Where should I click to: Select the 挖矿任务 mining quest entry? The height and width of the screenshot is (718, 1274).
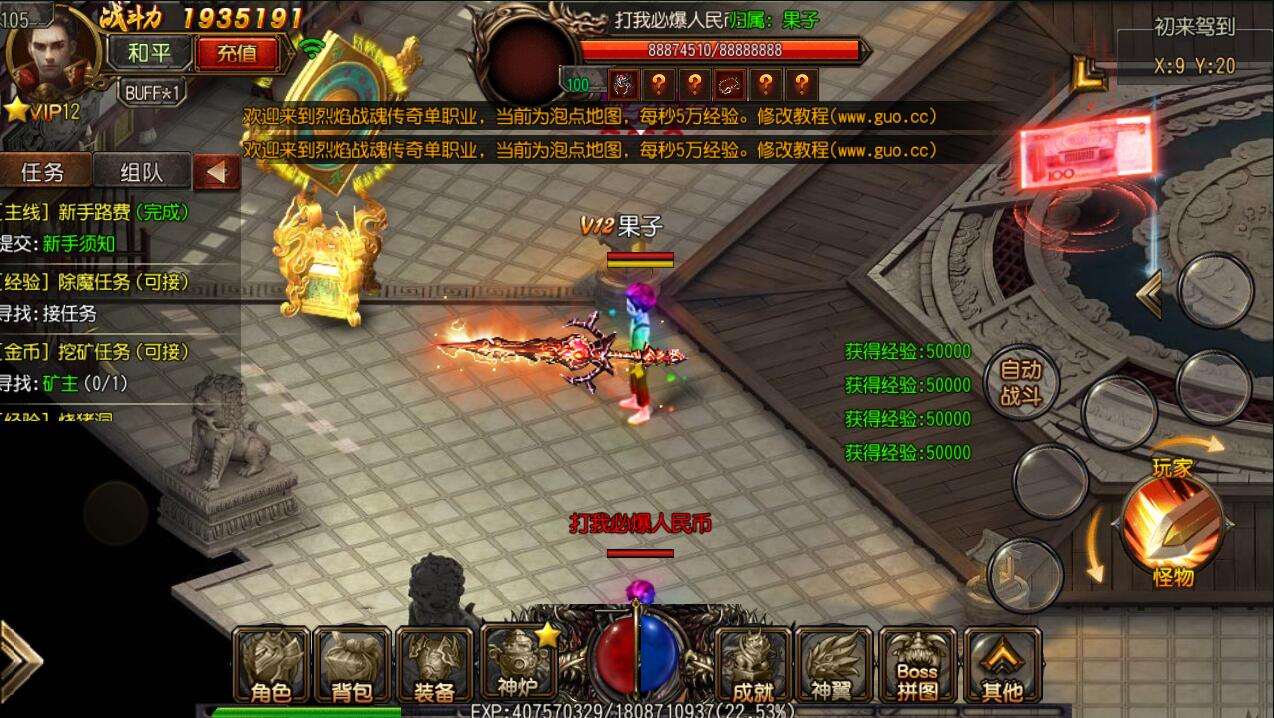click(96, 352)
